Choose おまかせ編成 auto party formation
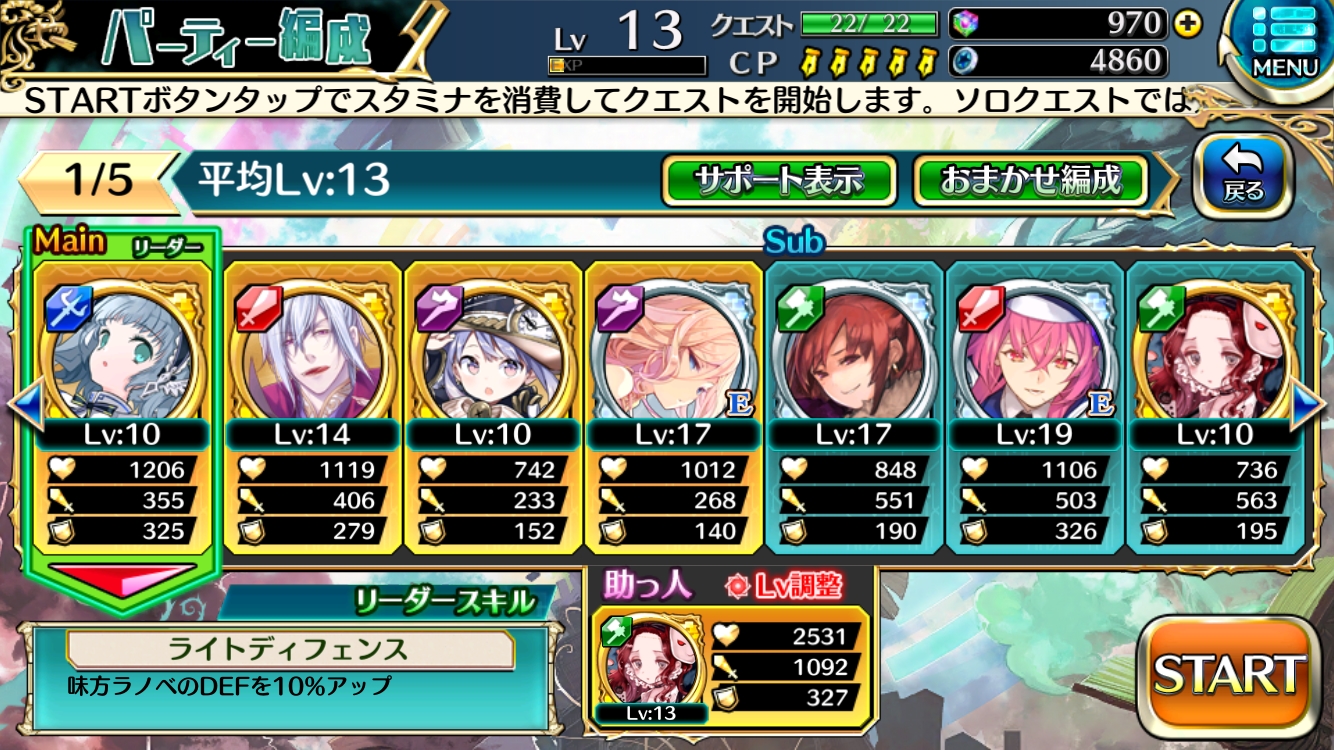Screen dimensions: 1334x750 (x=1030, y=181)
